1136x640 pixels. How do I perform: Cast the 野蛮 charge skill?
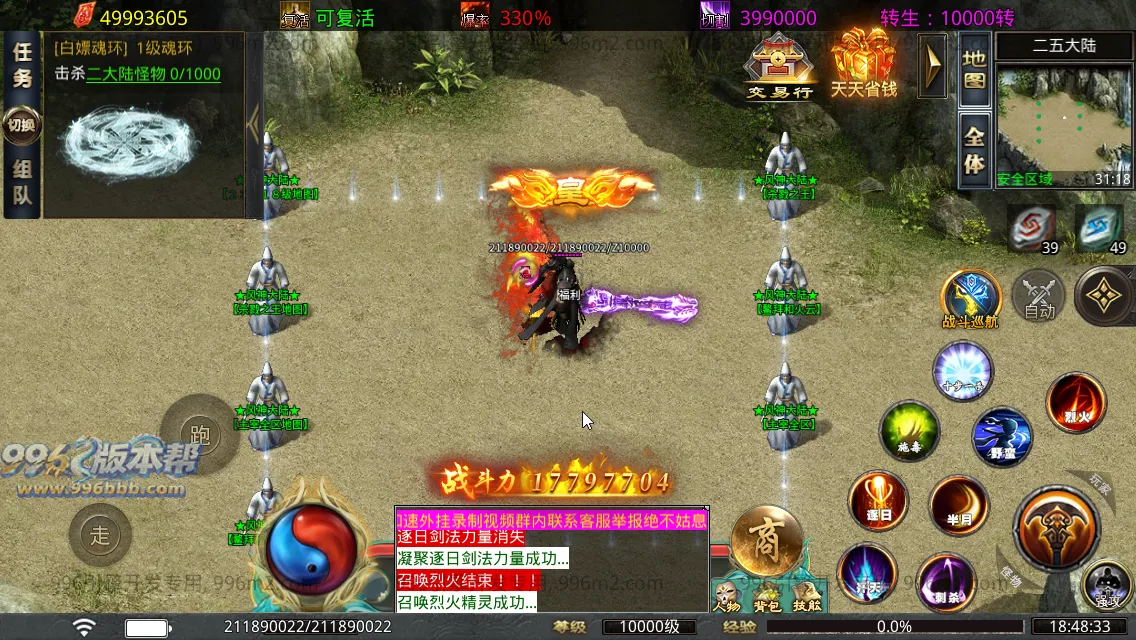[x=1002, y=438]
